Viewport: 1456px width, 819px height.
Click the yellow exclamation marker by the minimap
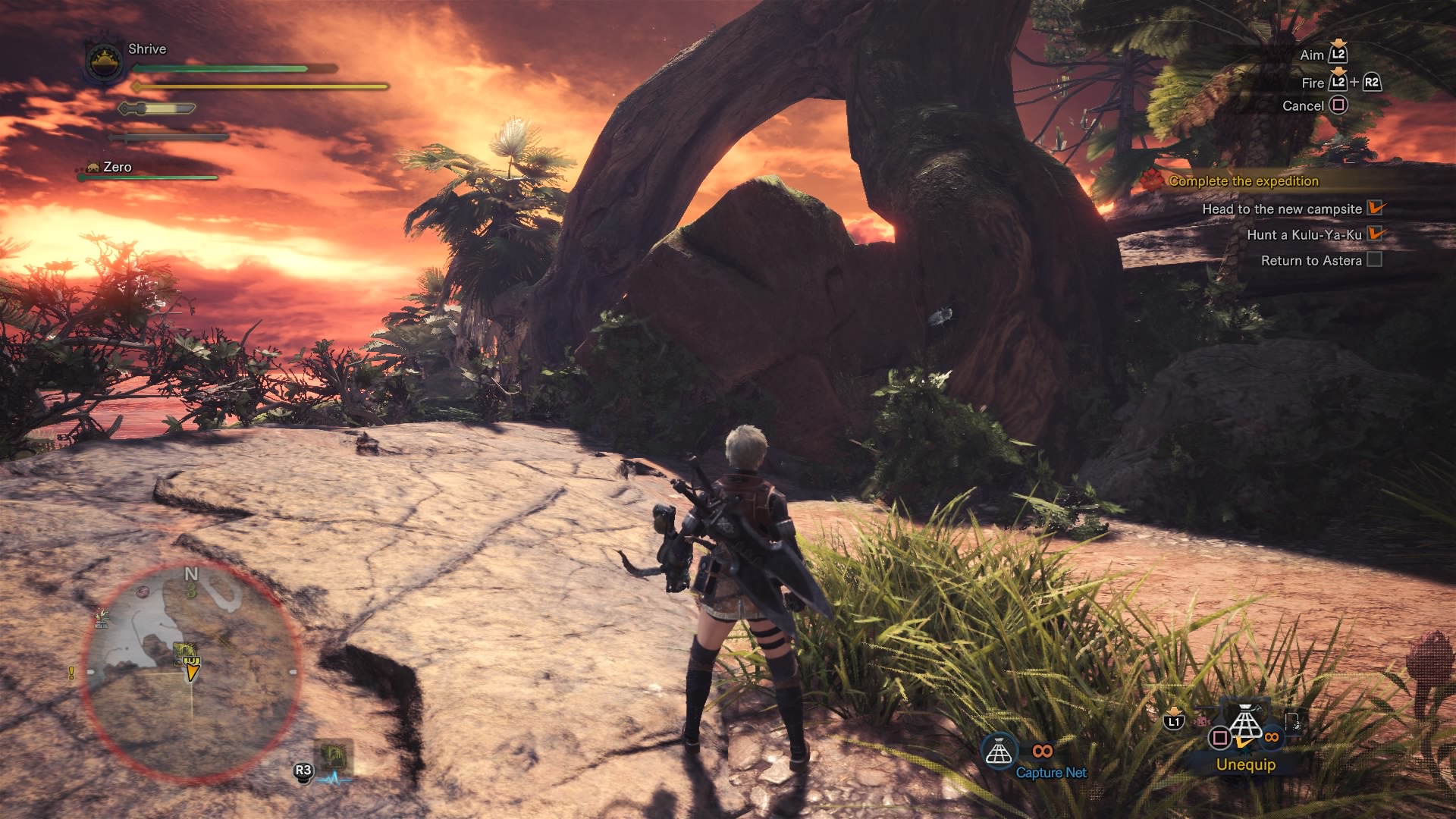71,673
